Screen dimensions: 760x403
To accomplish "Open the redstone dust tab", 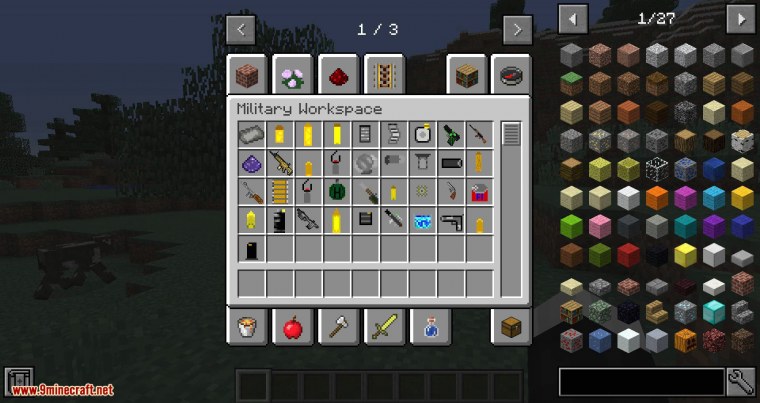I will coord(338,75).
